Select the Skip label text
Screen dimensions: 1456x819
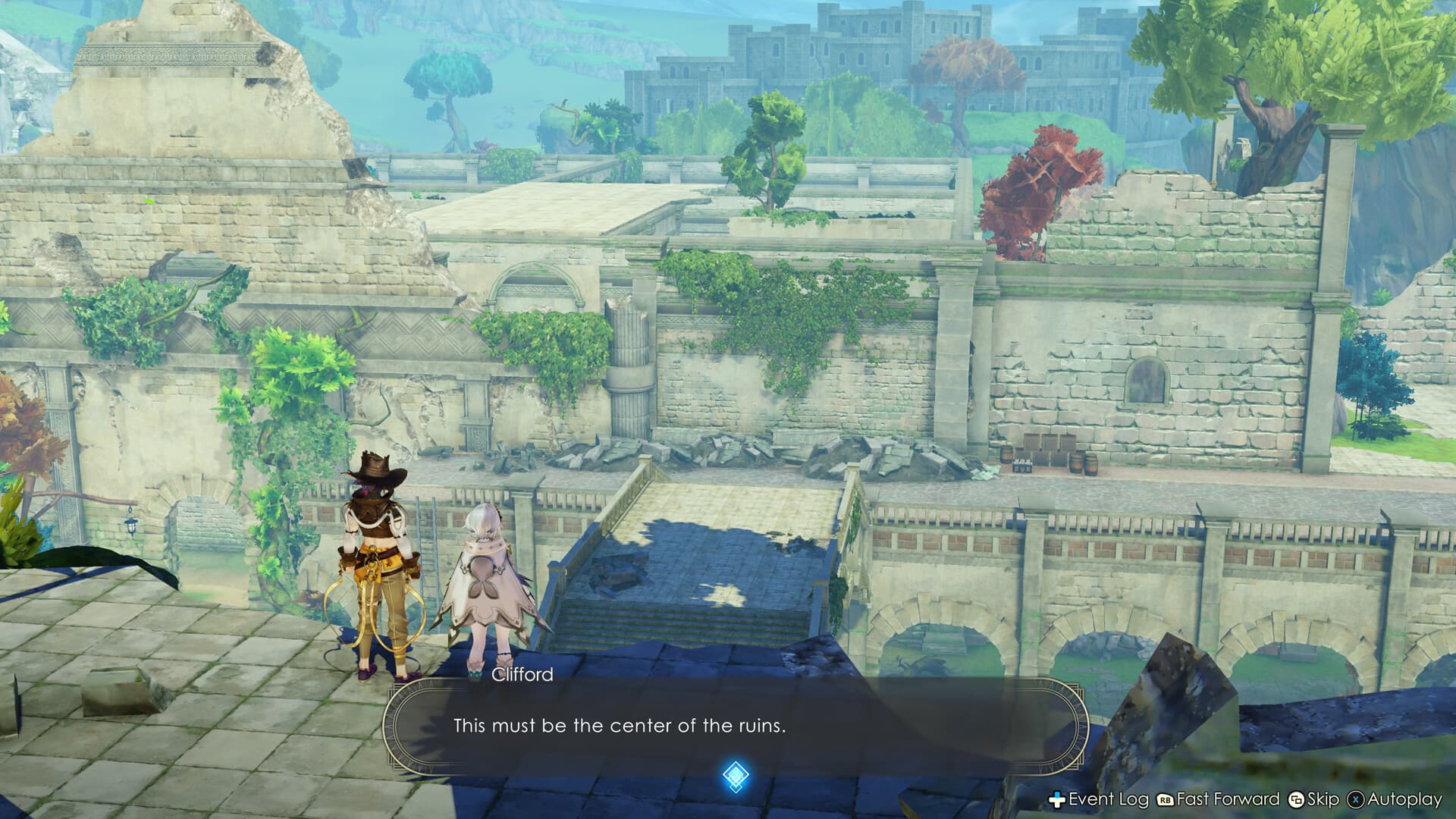point(1322,799)
